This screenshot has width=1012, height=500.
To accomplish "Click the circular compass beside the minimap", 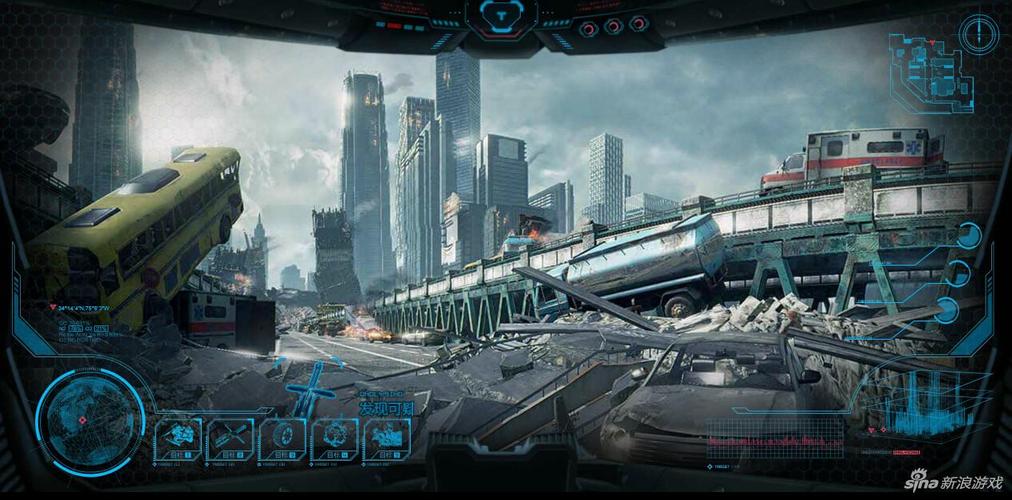I will coord(979,34).
